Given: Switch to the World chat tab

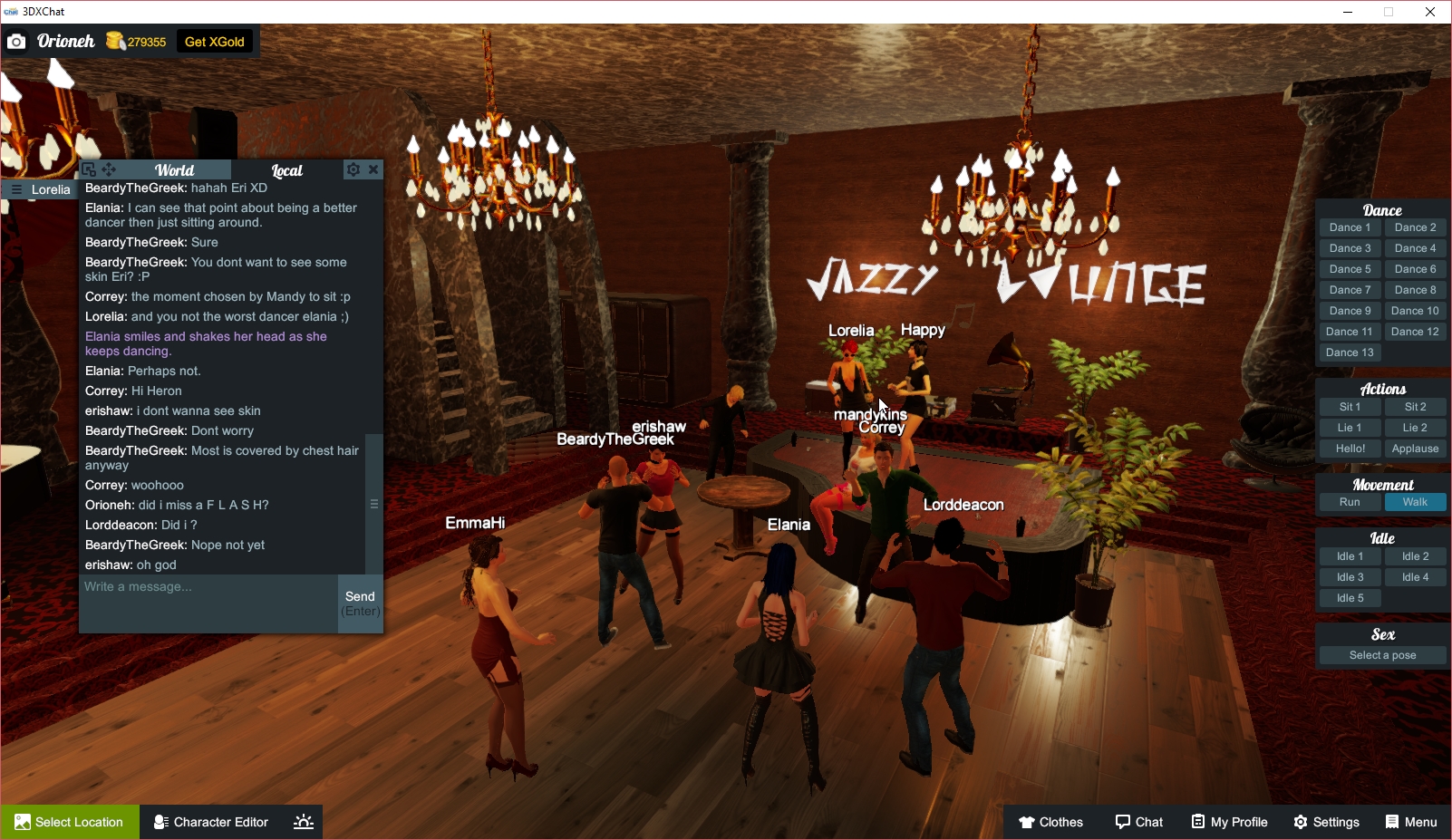Looking at the screenshot, I should click(174, 169).
